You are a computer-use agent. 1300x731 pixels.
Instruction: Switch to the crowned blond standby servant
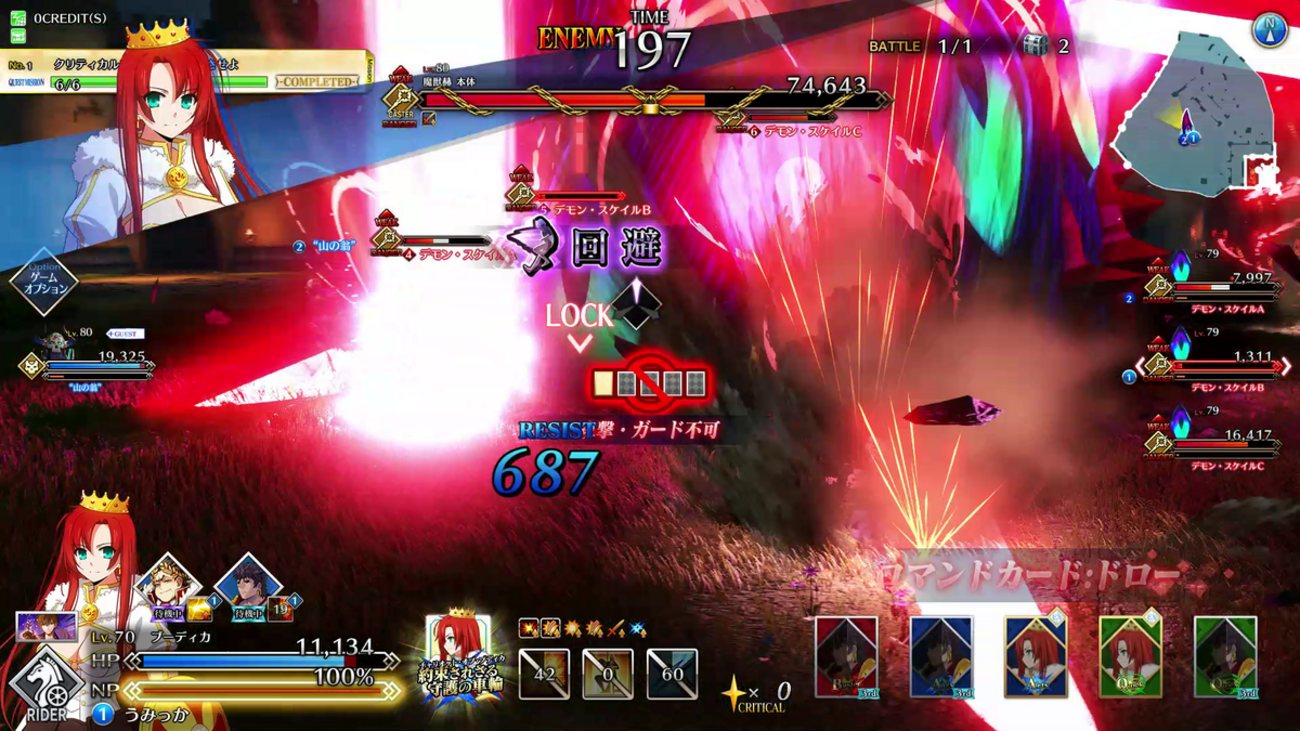point(168,590)
